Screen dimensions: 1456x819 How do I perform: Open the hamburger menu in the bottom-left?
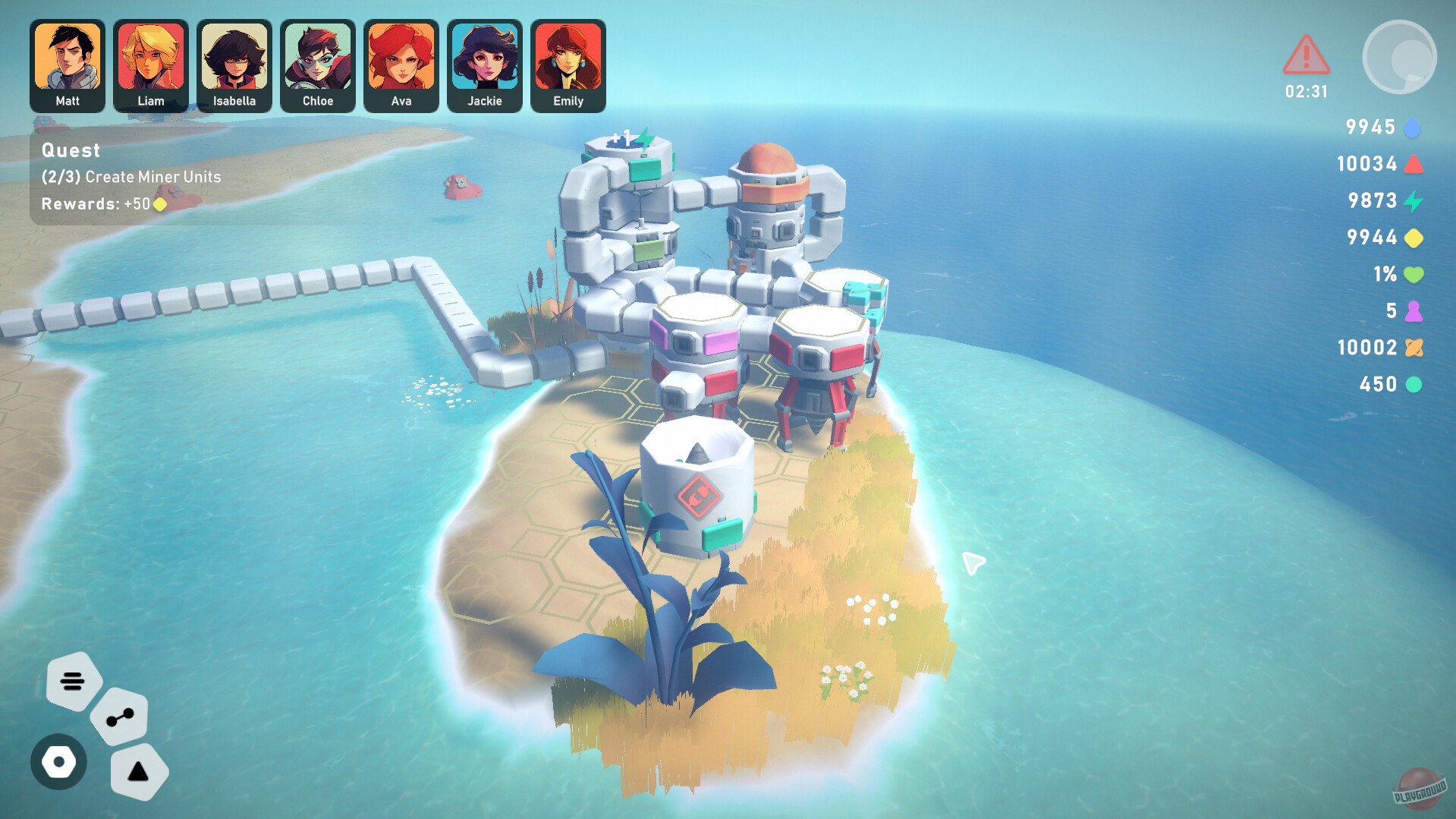coord(73,681)
